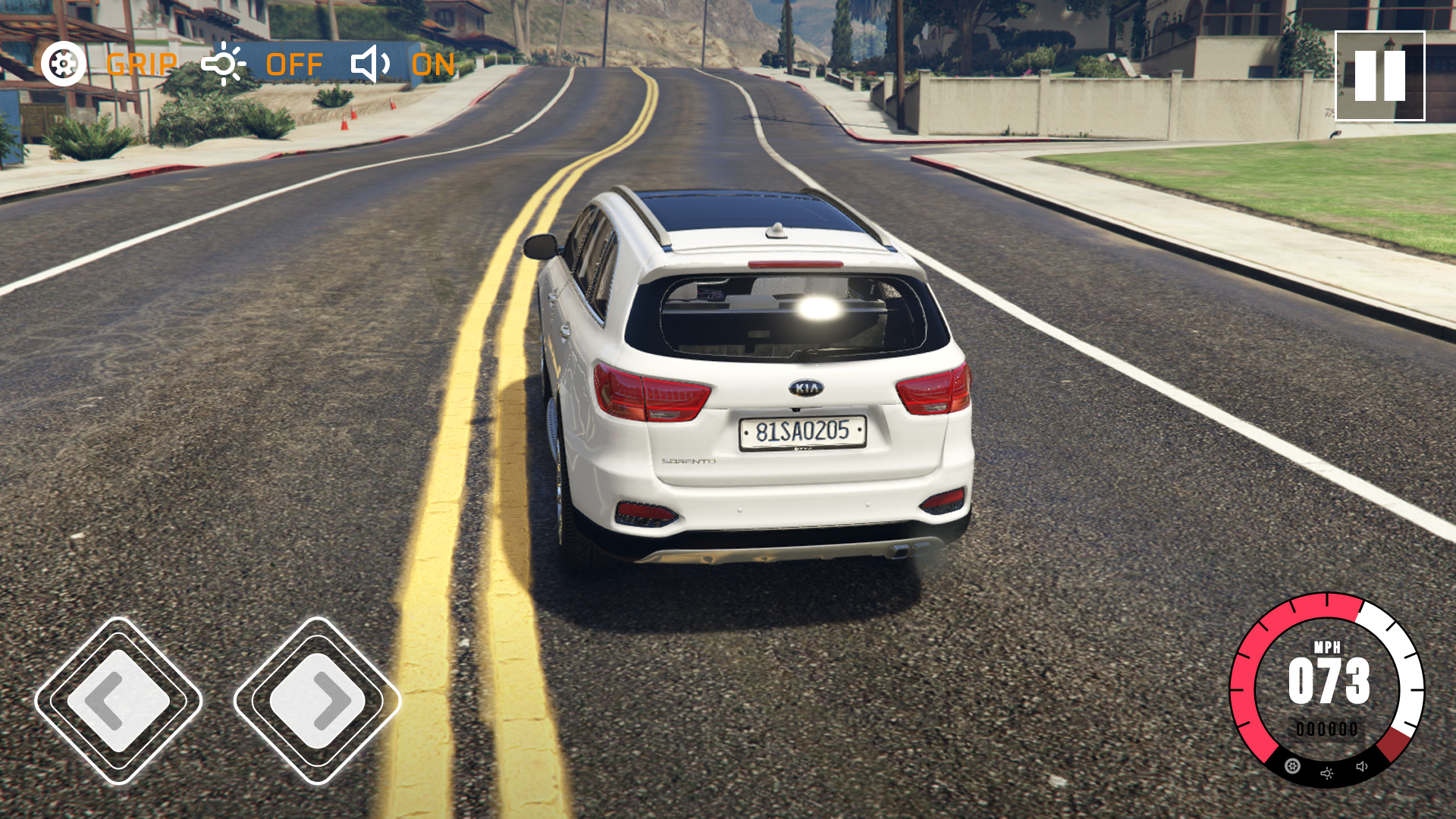The height and width of the screenshot is (819, 1456).
Task: Toggle headlights by clicking the OFF label
Action: 294,65
